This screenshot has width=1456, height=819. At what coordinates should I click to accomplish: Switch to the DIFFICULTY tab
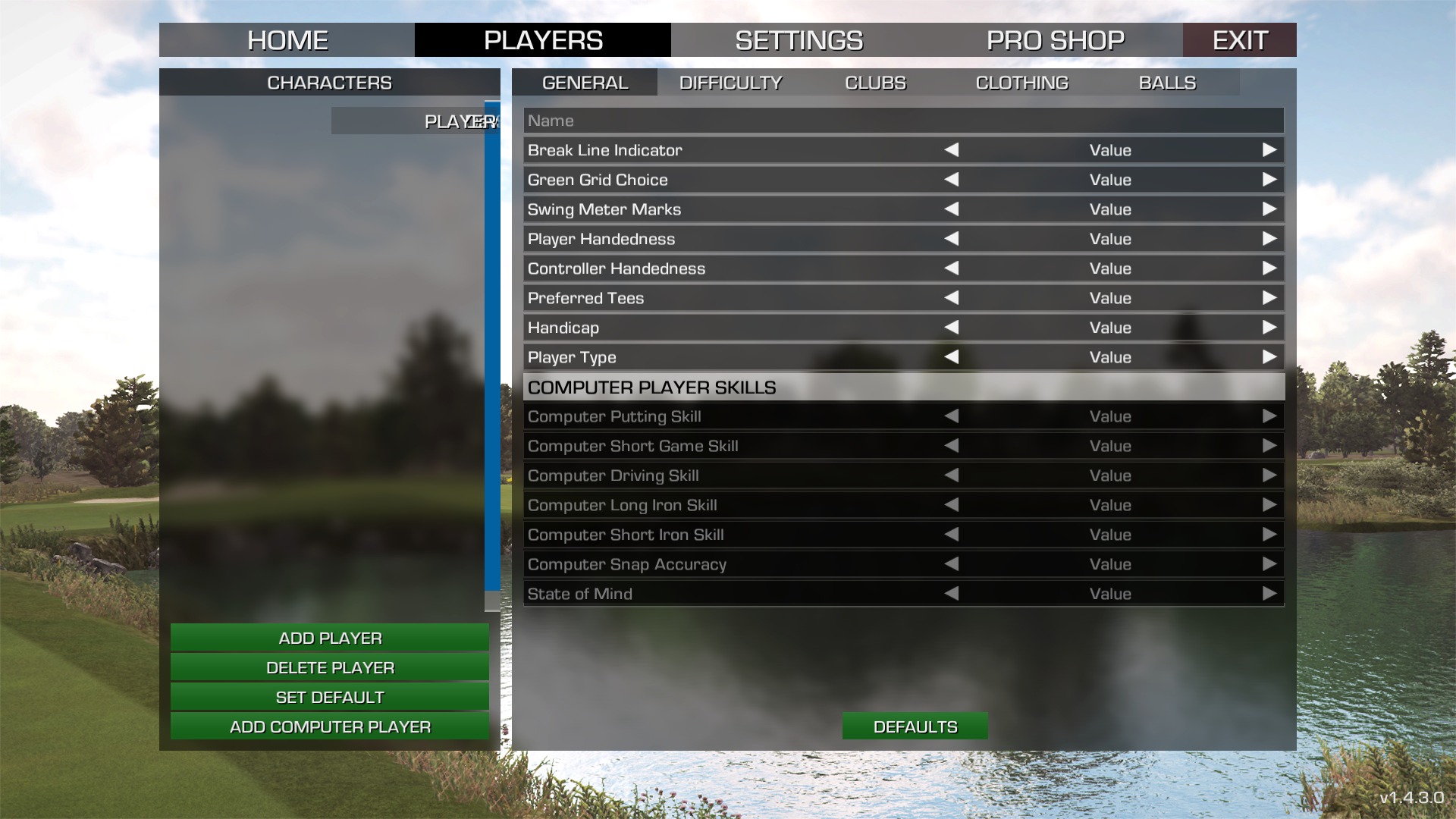coord(730,83)
